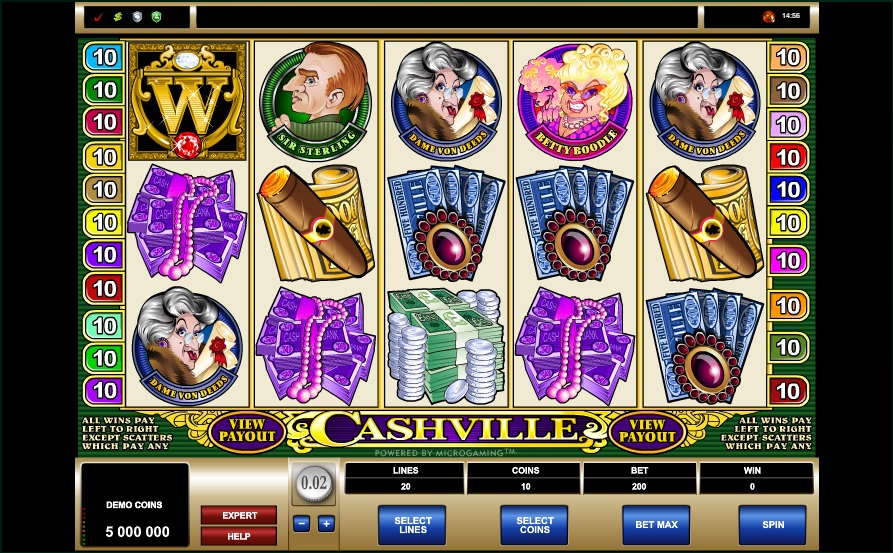Viewport: 893px width, 553px height.
Task: Decrease coin size with minus button
Action: click(301, 523)
